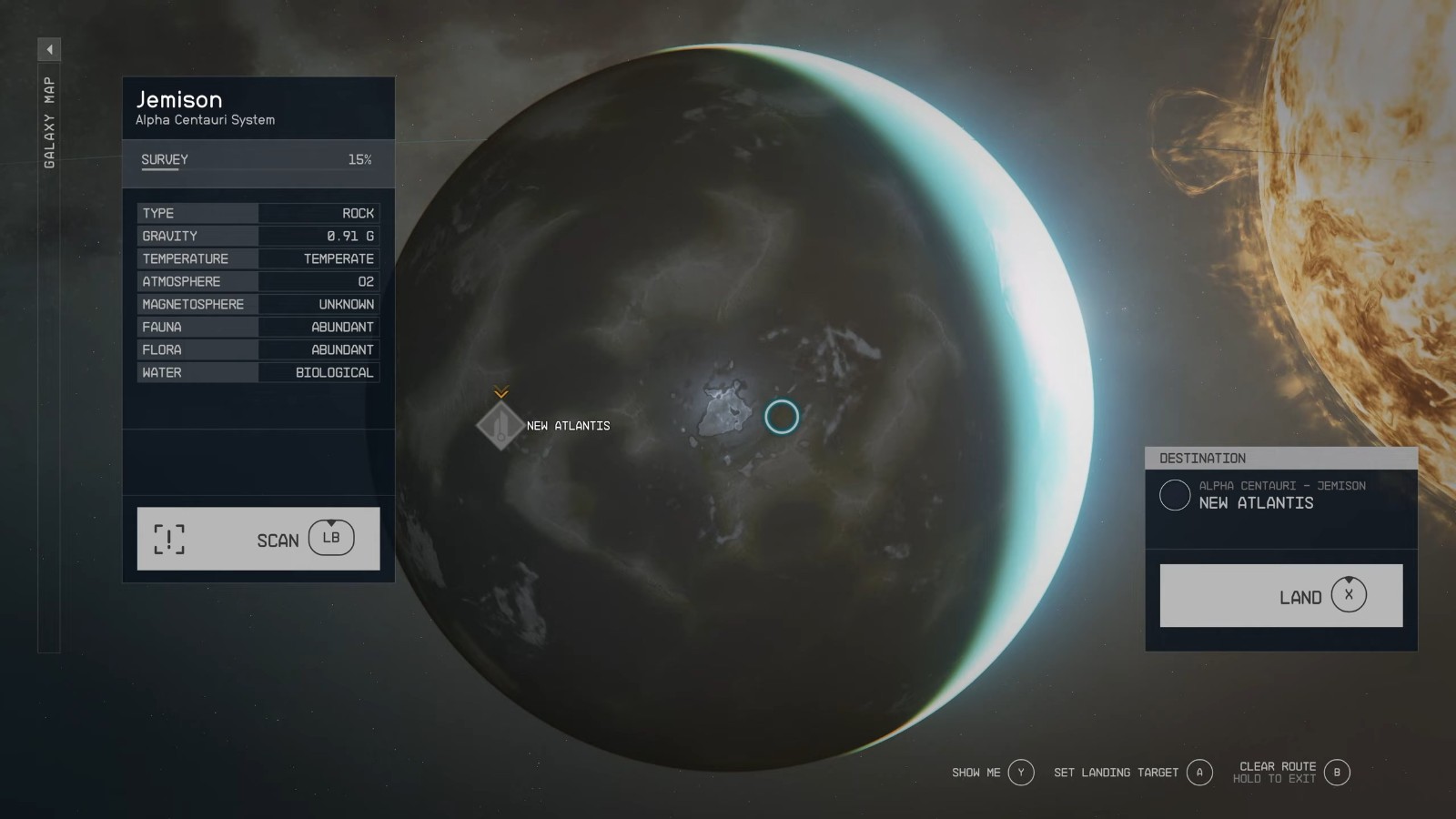The image size is (1456, 819).
Task: Expand the Survey details section
Action: click(x=258, y=159)
